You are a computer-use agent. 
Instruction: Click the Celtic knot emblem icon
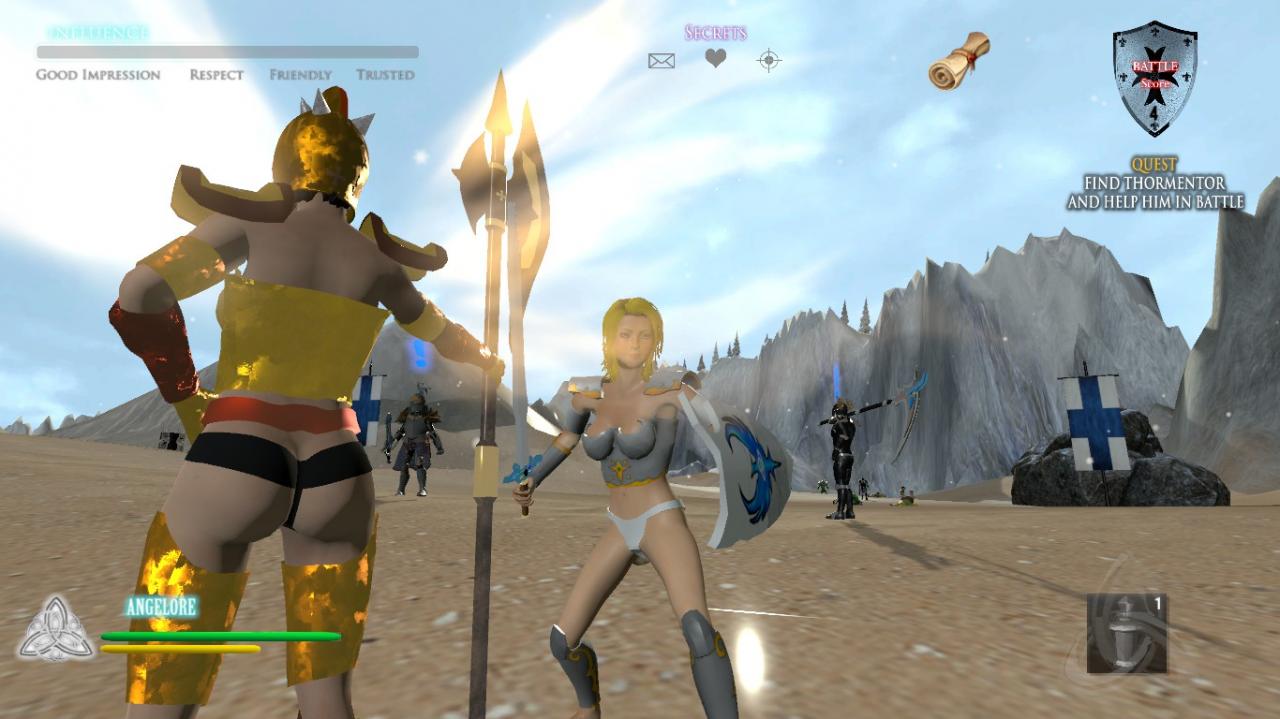[56, 629]
